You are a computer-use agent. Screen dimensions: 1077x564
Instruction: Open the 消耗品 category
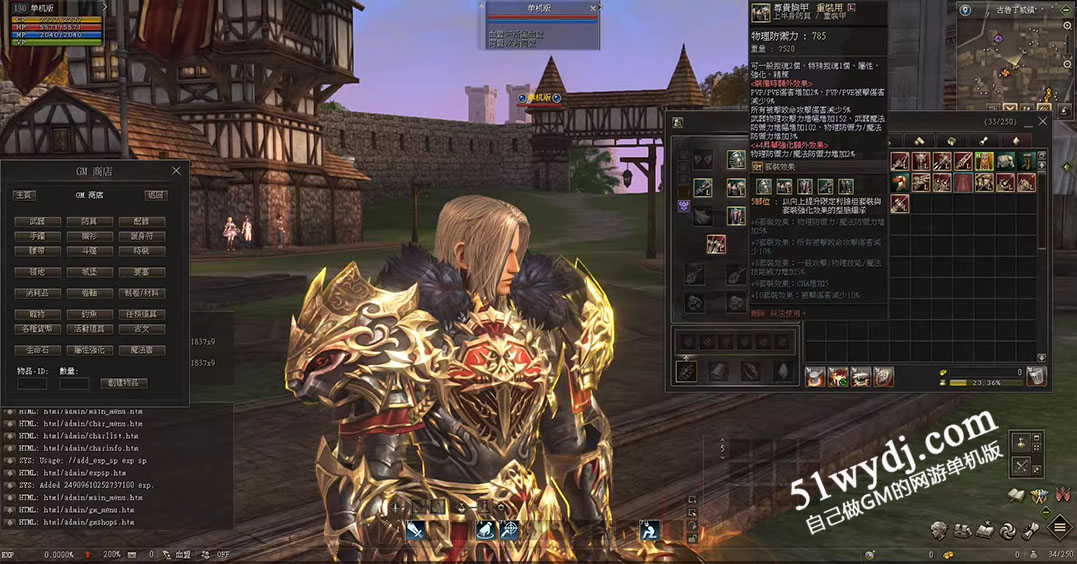click(37, 294)
